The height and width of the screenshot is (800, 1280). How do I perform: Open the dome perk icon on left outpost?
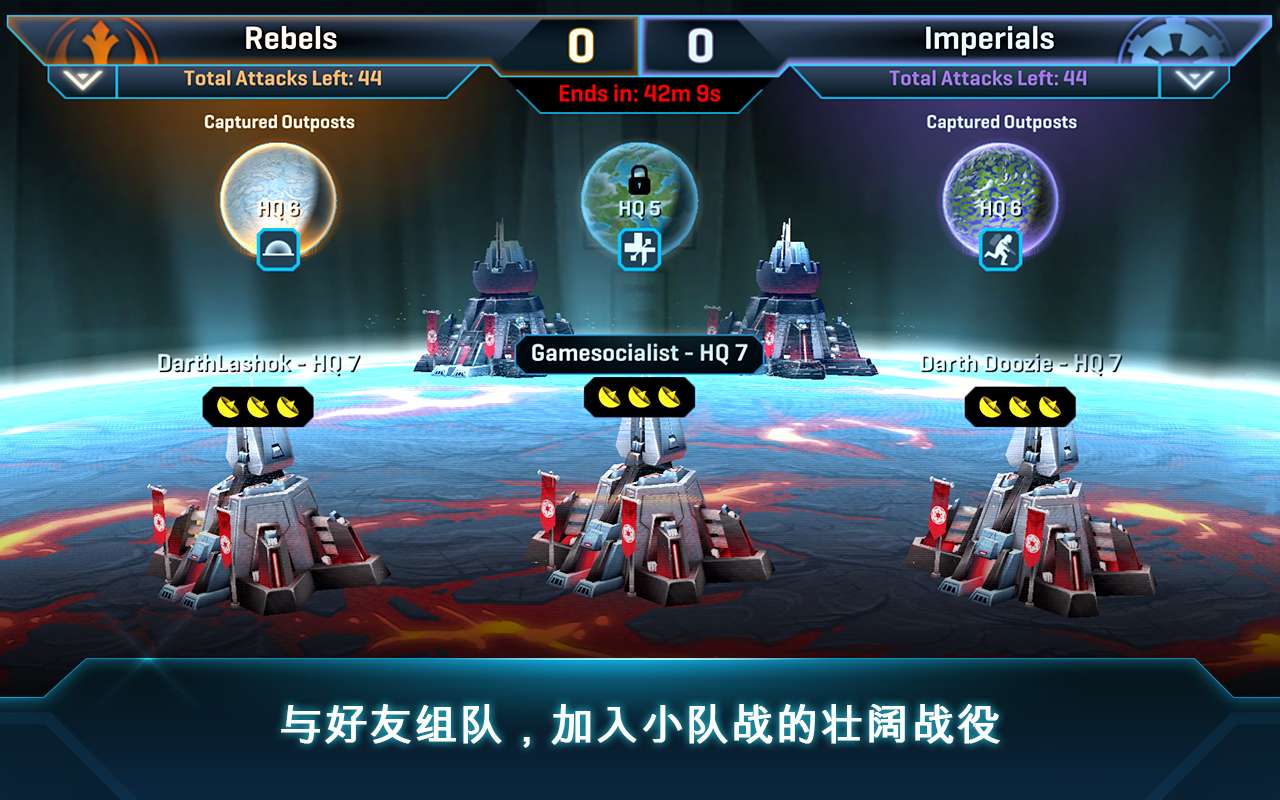tap(276, 251)
